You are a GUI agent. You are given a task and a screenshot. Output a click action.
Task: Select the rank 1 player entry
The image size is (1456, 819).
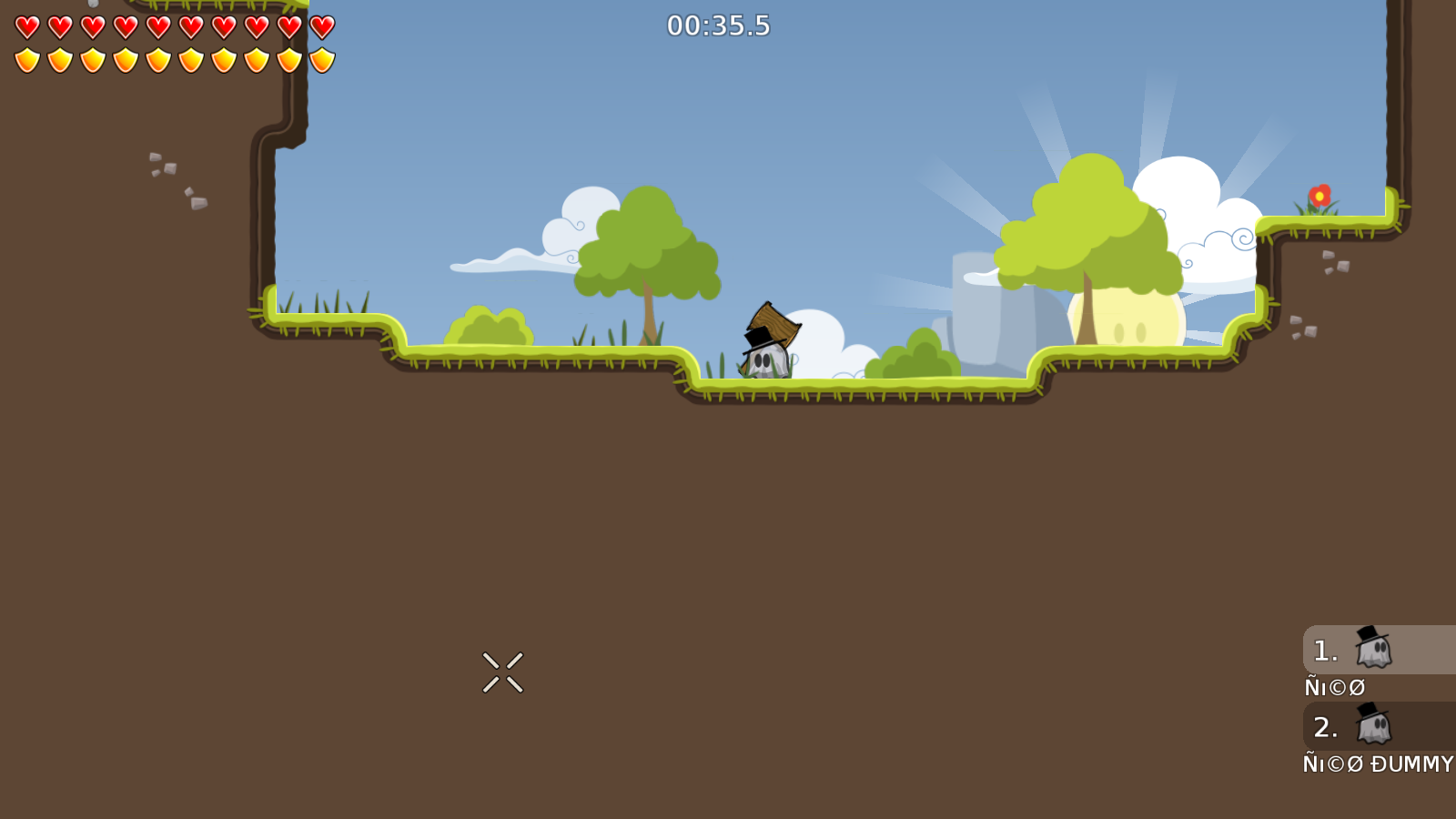coord(1378,650)
